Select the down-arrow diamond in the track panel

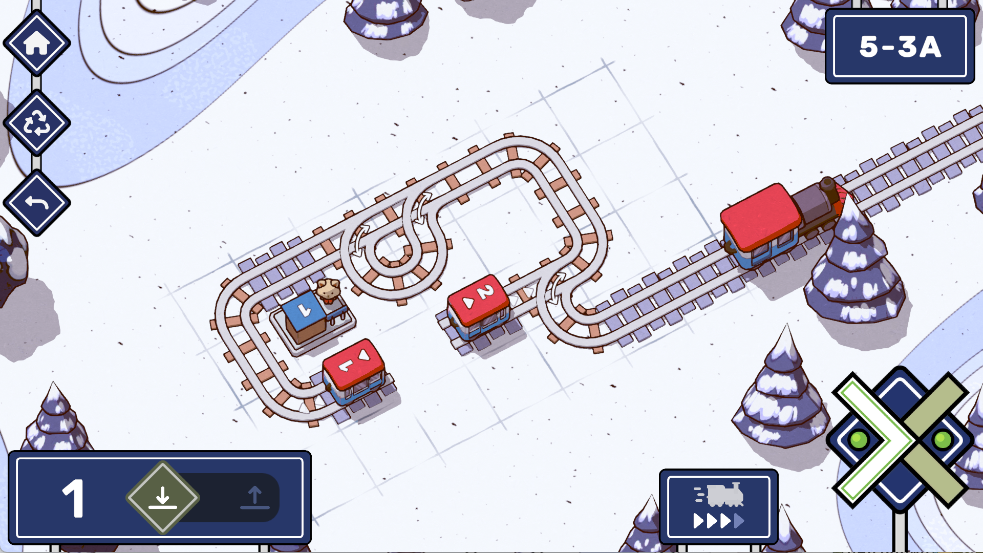163,497
